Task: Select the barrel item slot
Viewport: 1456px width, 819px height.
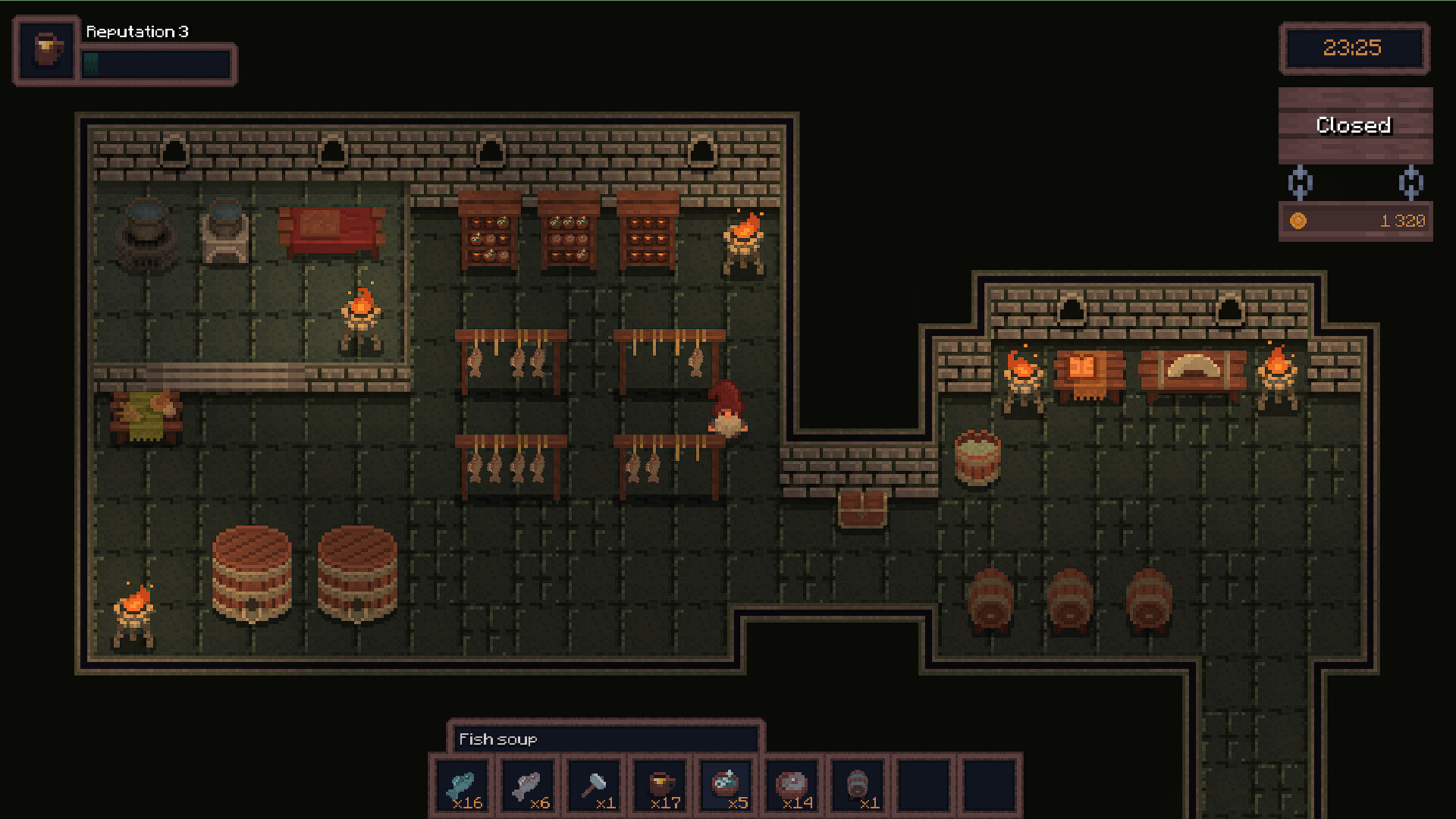Action: click(858, 787)
